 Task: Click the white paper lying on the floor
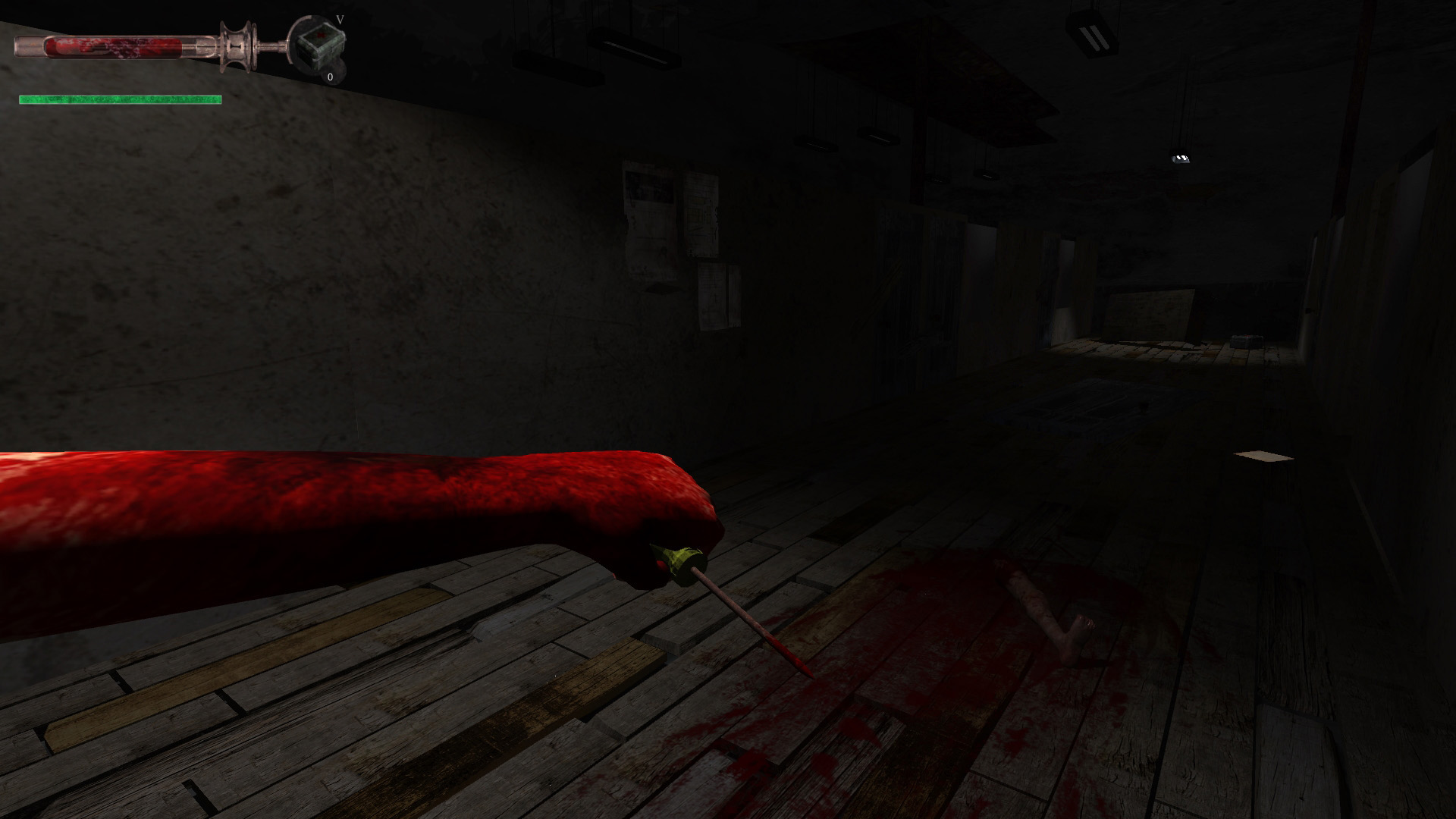click(1263, 457)
